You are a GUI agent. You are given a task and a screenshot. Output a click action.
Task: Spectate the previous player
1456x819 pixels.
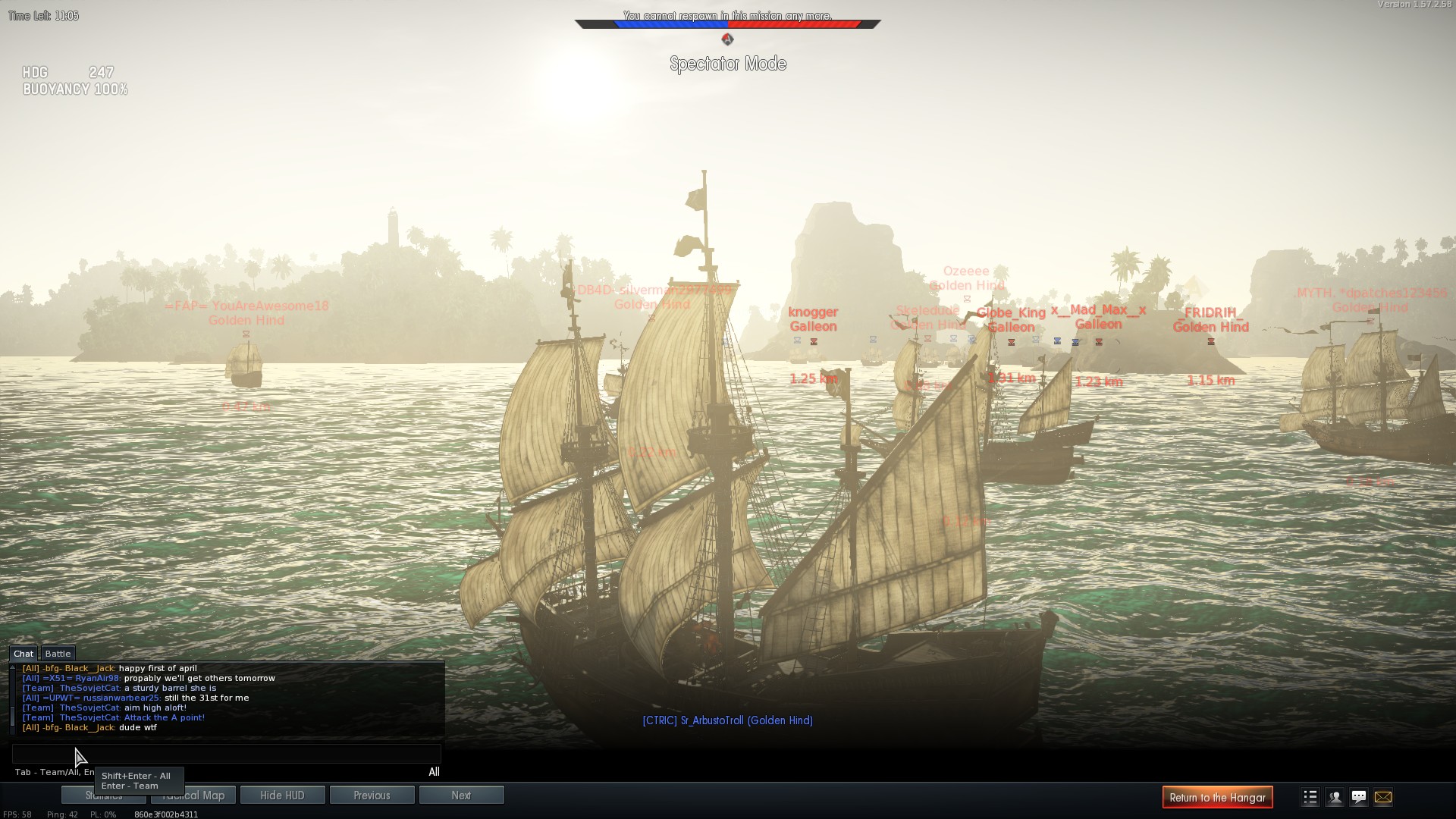[x=372, y=795]
